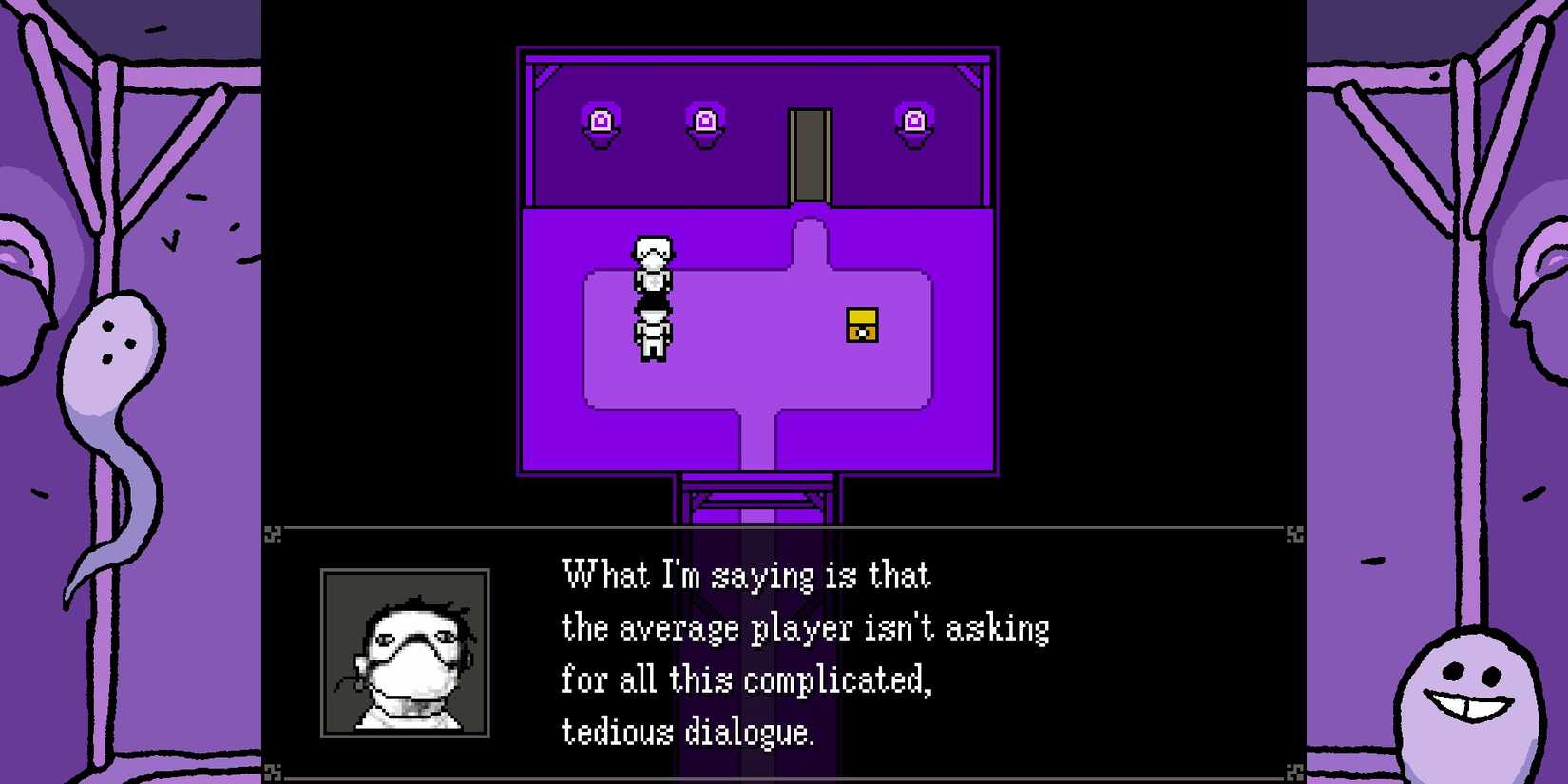Click the rightmost wall lamp
Image resolution: width=1568 pixels, height=784 pixels.
(x=915, y=122)
